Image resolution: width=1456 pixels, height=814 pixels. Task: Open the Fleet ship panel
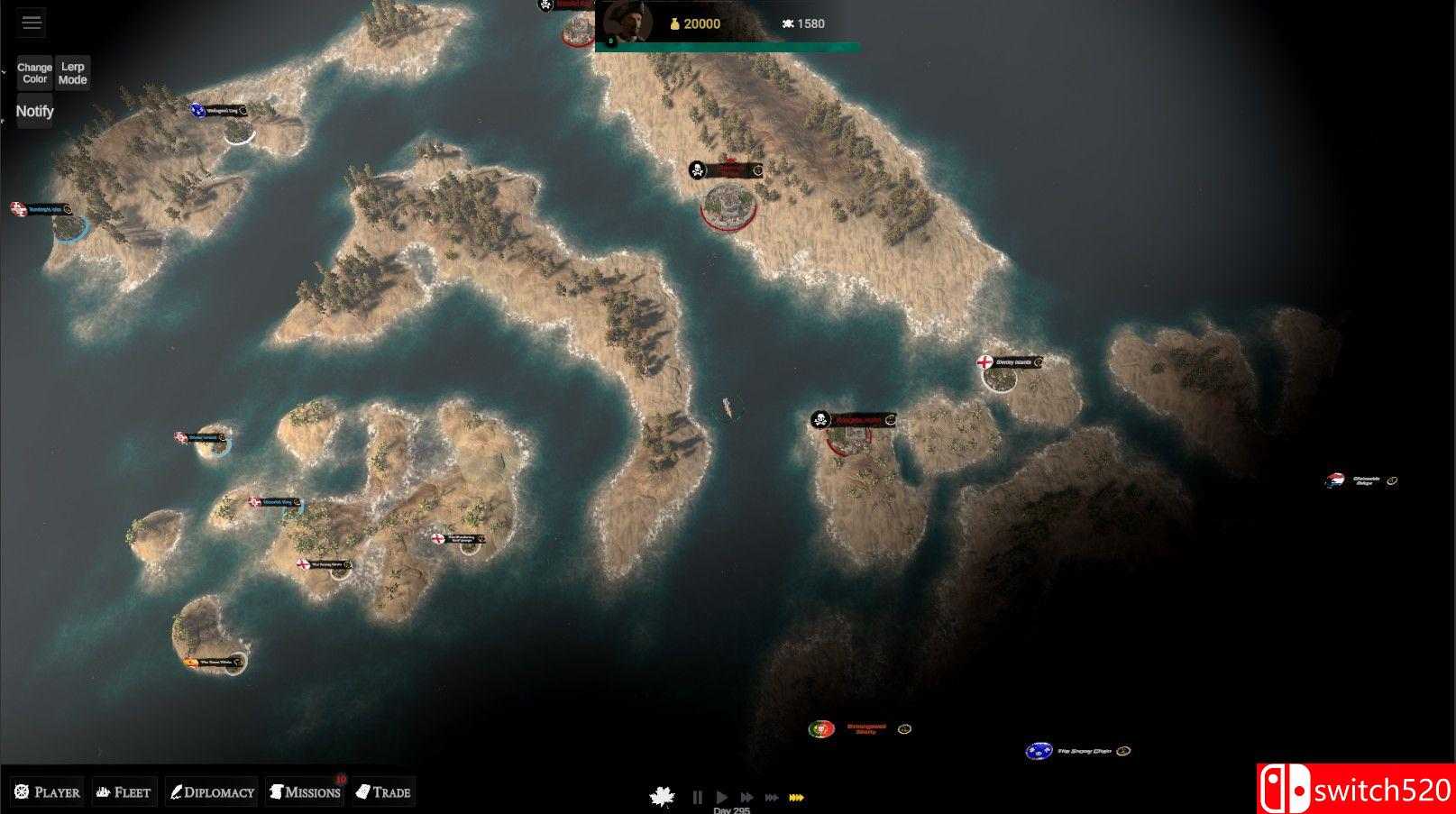tap(124, 791)
